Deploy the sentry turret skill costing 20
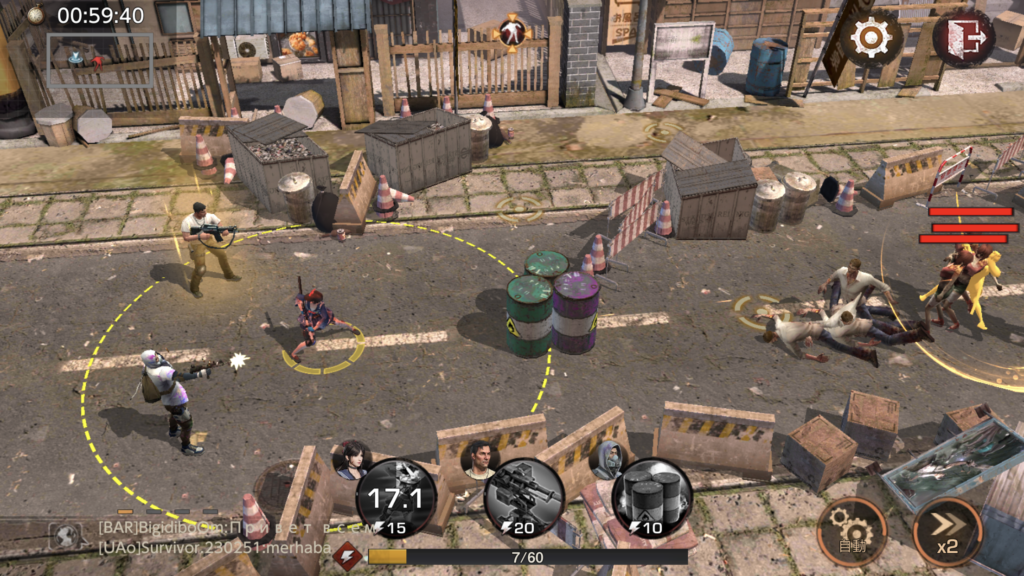The image size is (1024, 576). [524, 499]
